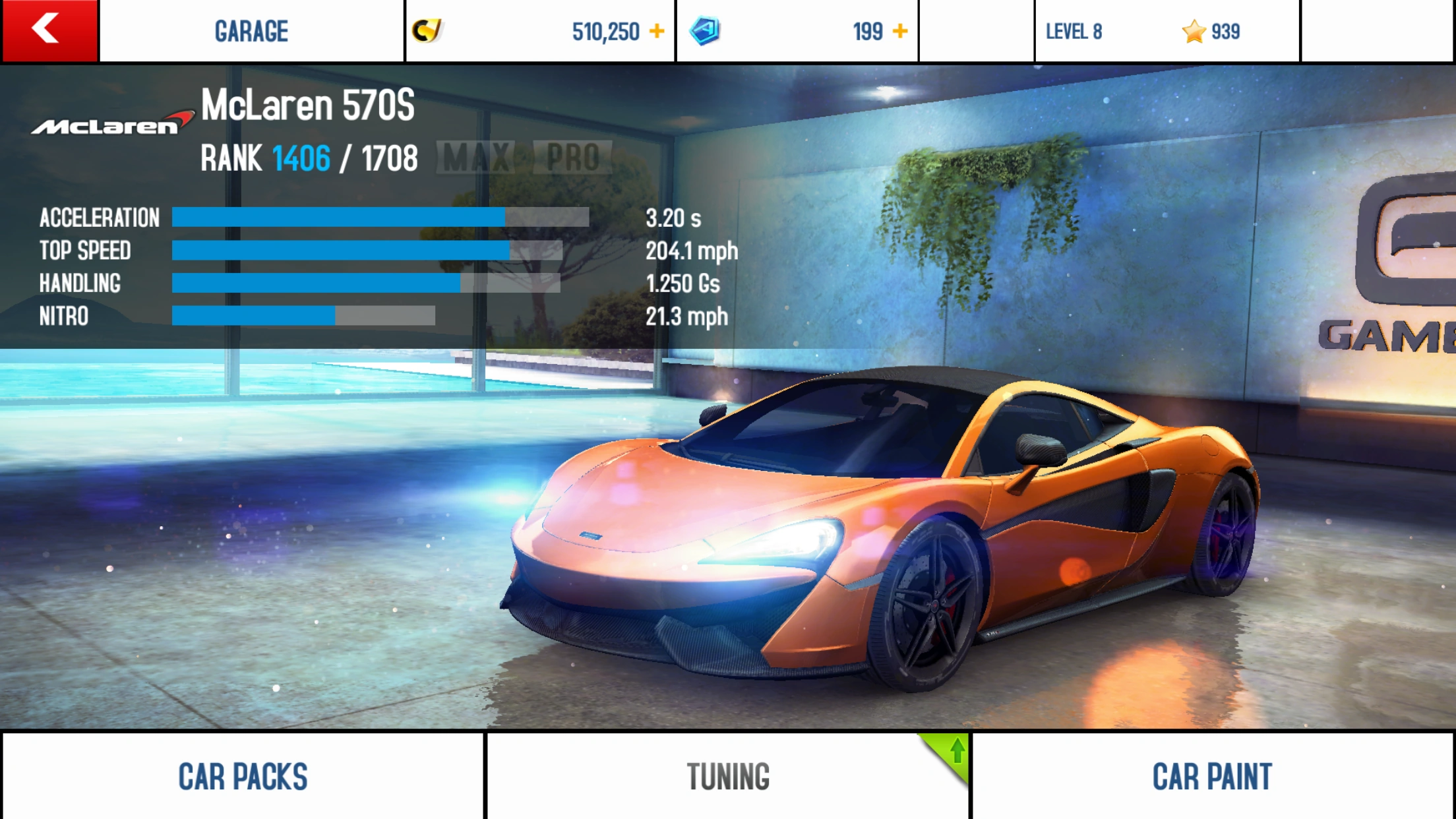
Task: Go back using the red arrow button
Action: 49,30
